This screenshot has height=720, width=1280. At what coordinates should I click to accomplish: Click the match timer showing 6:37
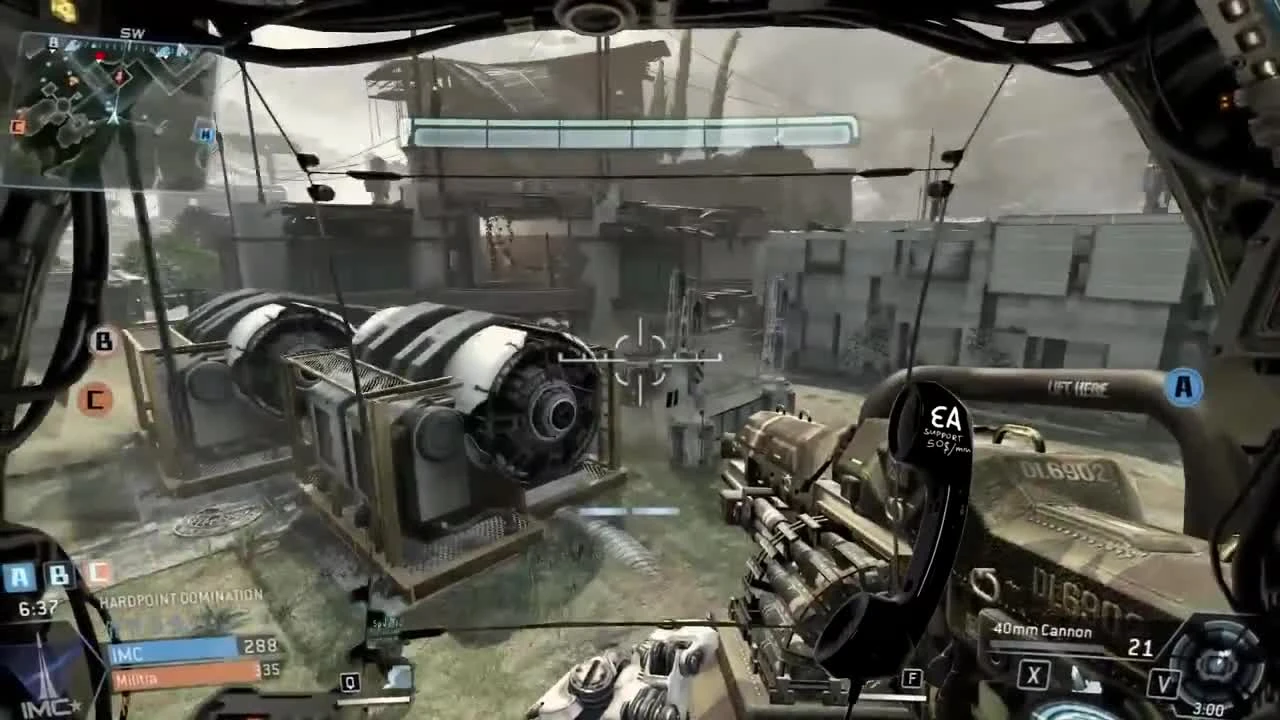click(37, 607)
